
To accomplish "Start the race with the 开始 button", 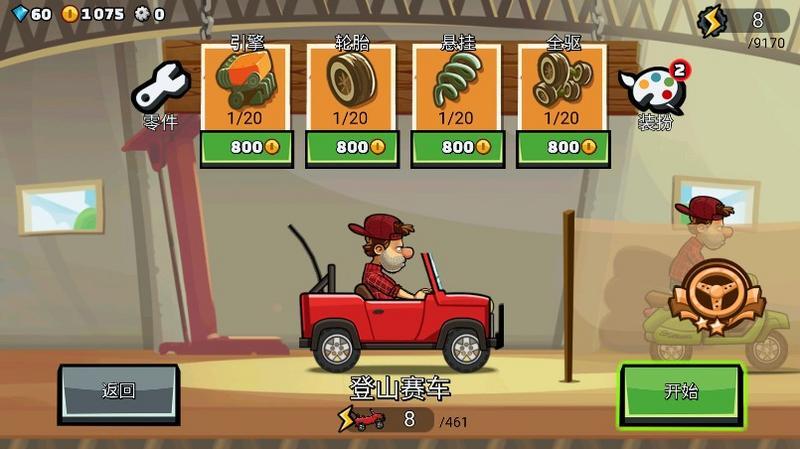I will (x=680, y=391).
